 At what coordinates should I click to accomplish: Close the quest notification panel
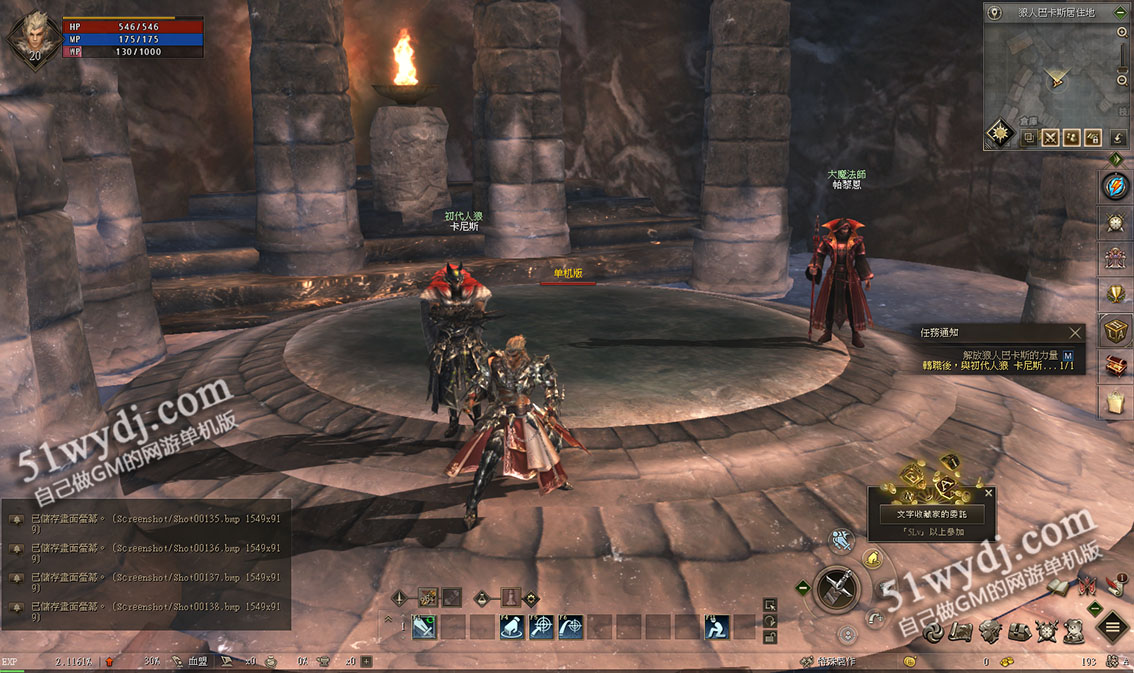coord(1075,333)
